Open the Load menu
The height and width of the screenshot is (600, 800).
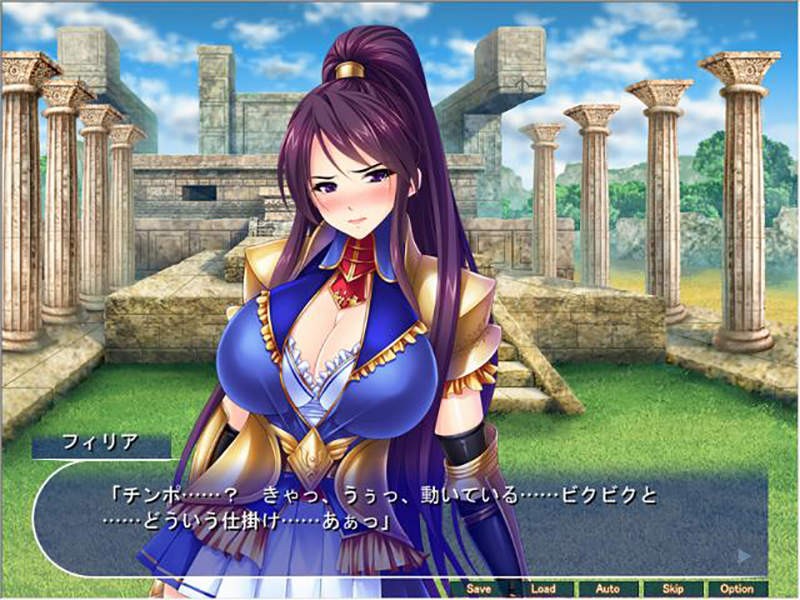(x=543, y=589)
